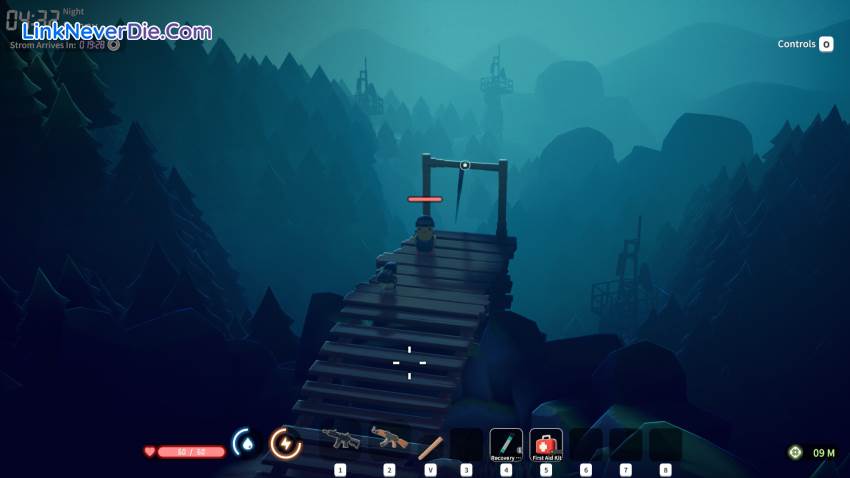850x478 pixels.
Task: Use the Recovery syringe item
Action: click(506, 444)
